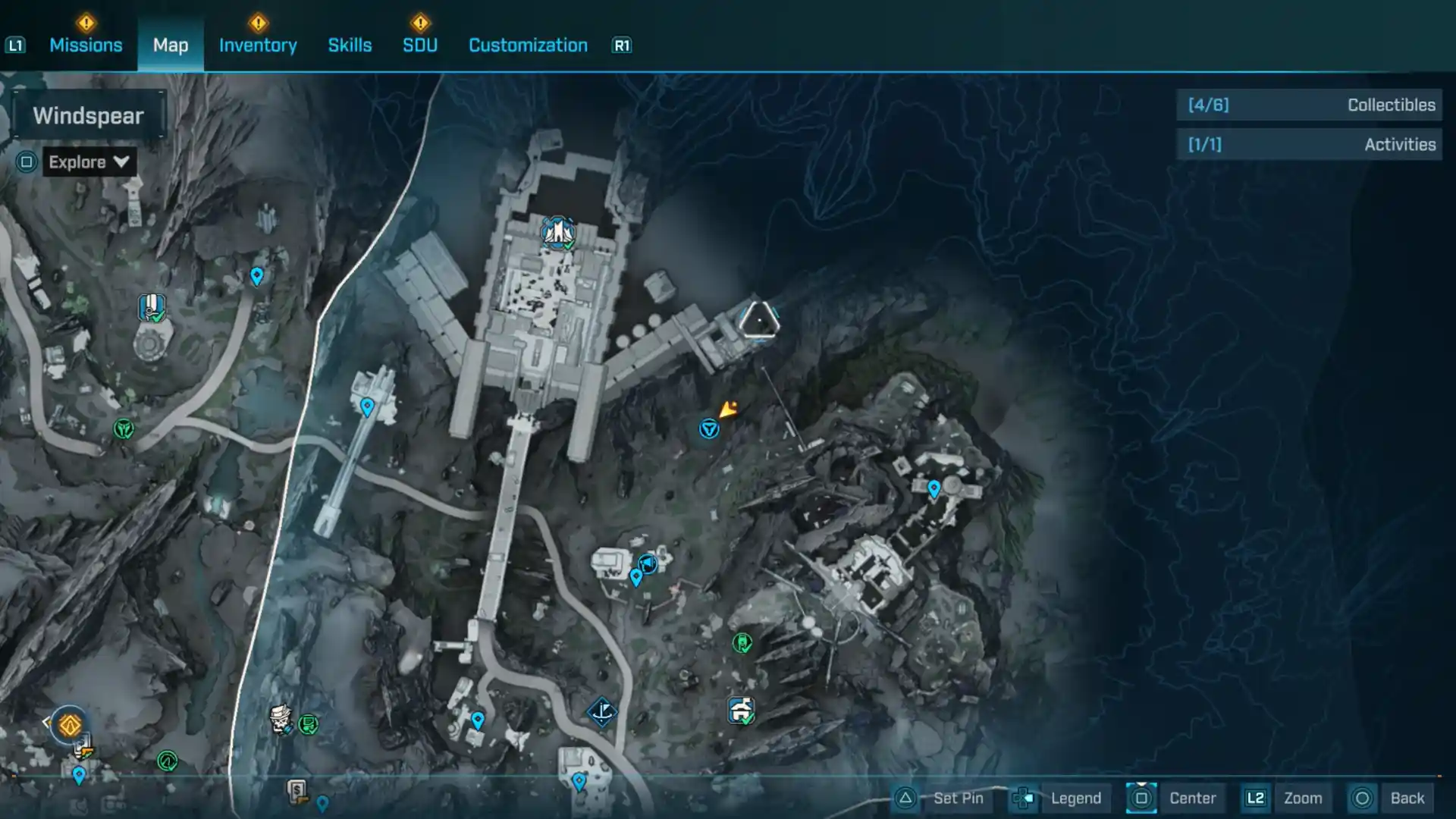Select the skull-with-hat map marker

coord(281,718)
